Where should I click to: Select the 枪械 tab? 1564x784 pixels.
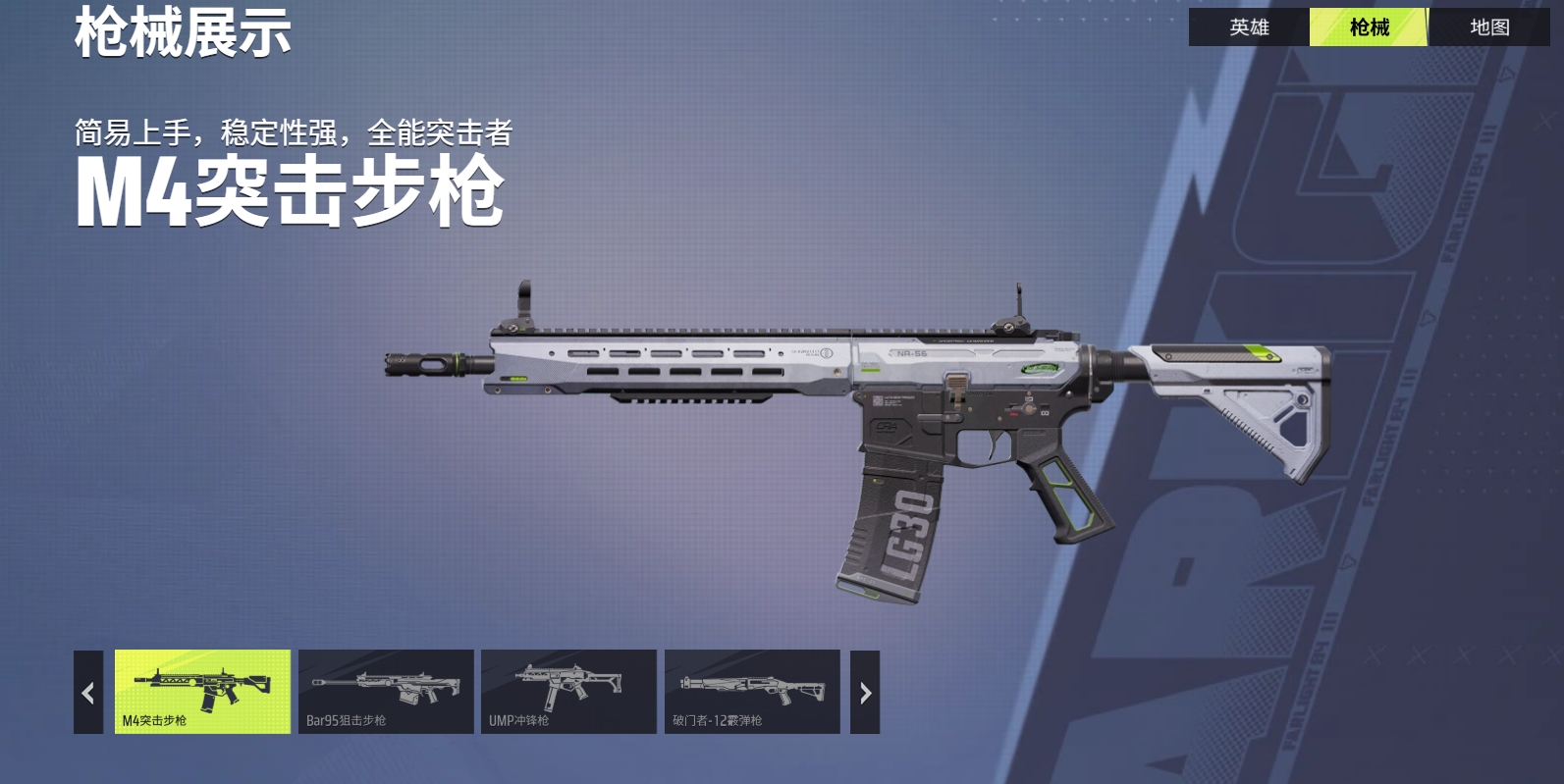1369,27
